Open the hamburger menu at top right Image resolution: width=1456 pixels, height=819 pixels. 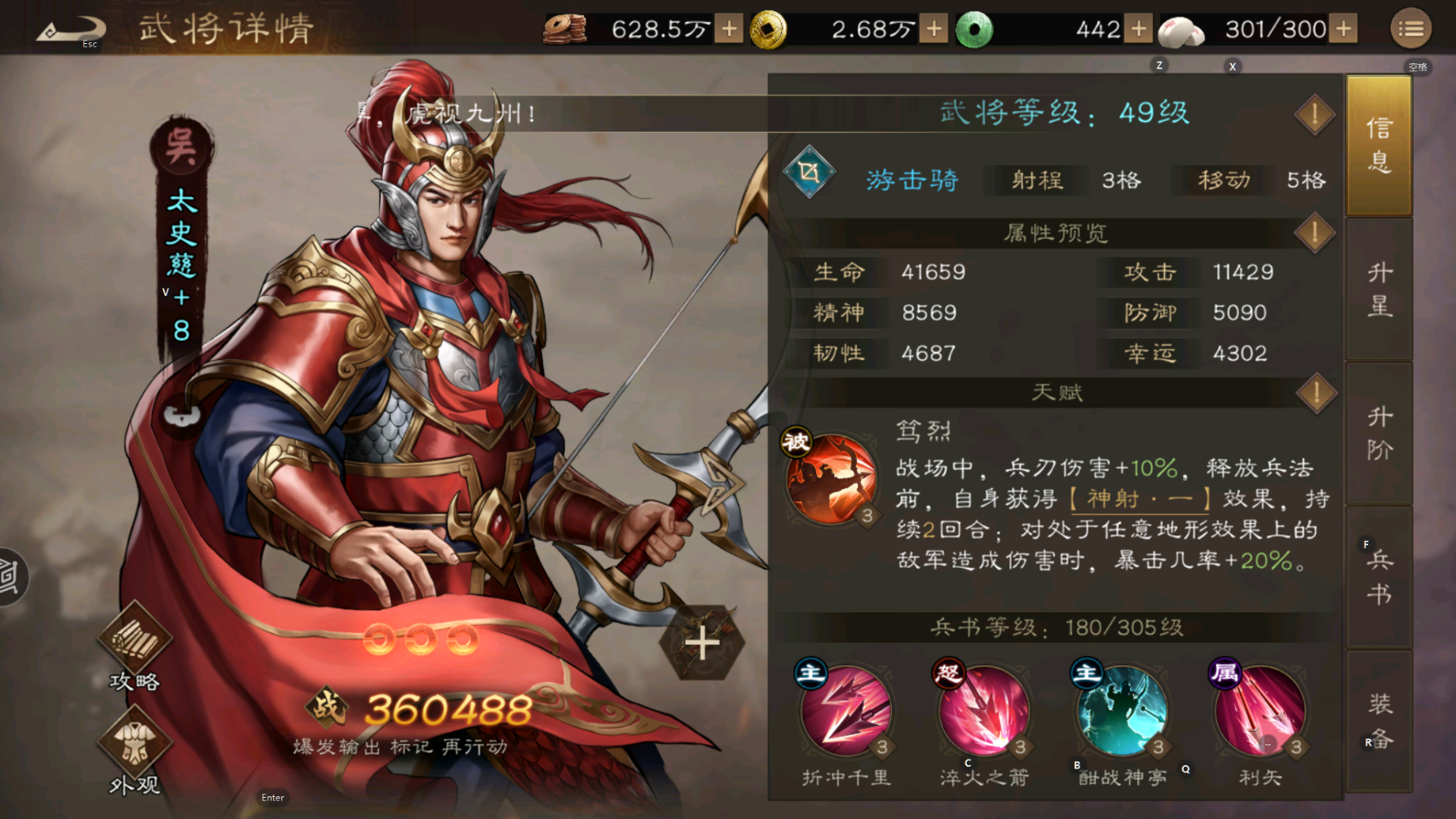click(x=1412, y=28)
